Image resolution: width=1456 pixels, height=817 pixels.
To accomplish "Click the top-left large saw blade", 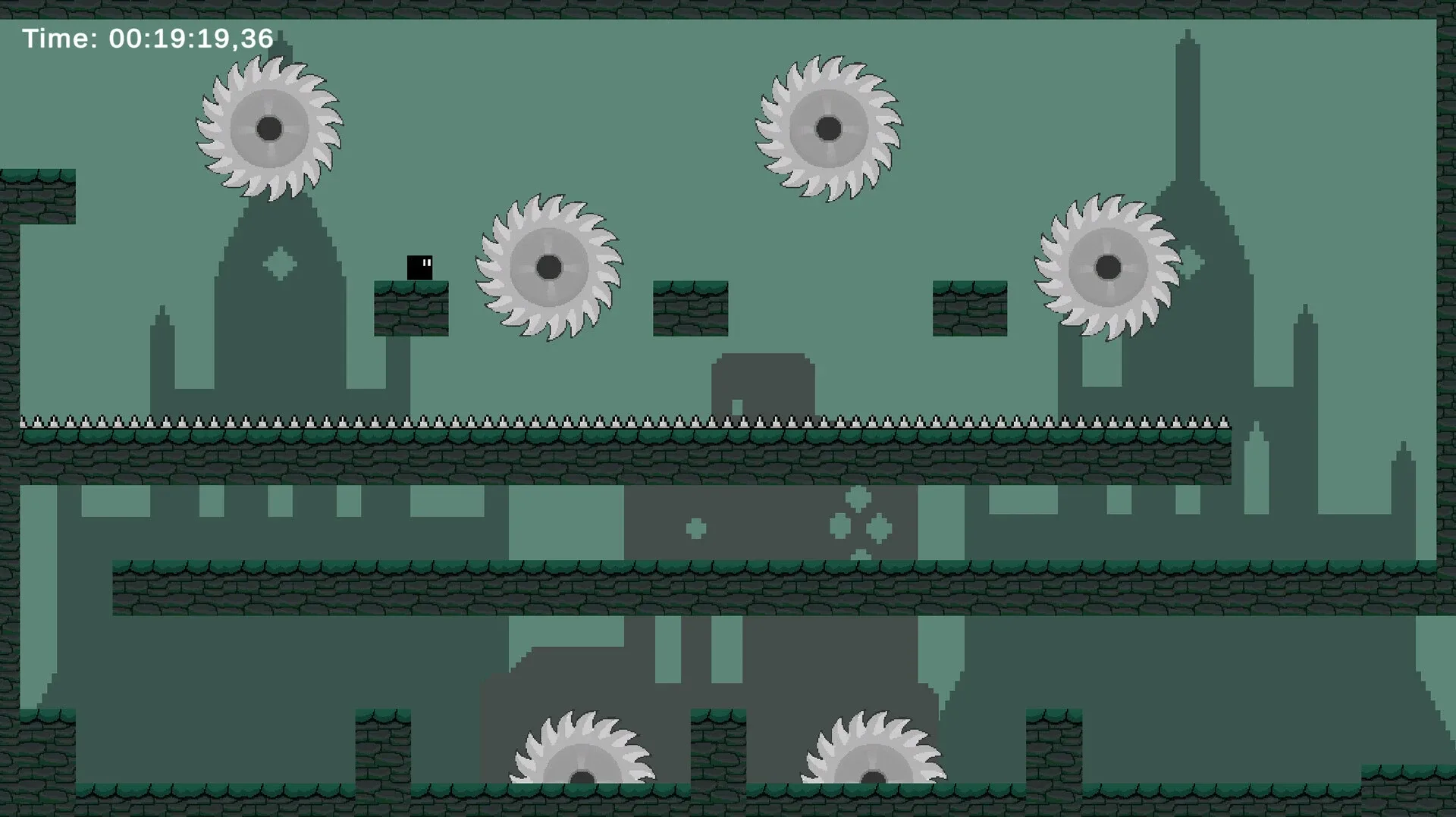I will [x=271, y=129].
